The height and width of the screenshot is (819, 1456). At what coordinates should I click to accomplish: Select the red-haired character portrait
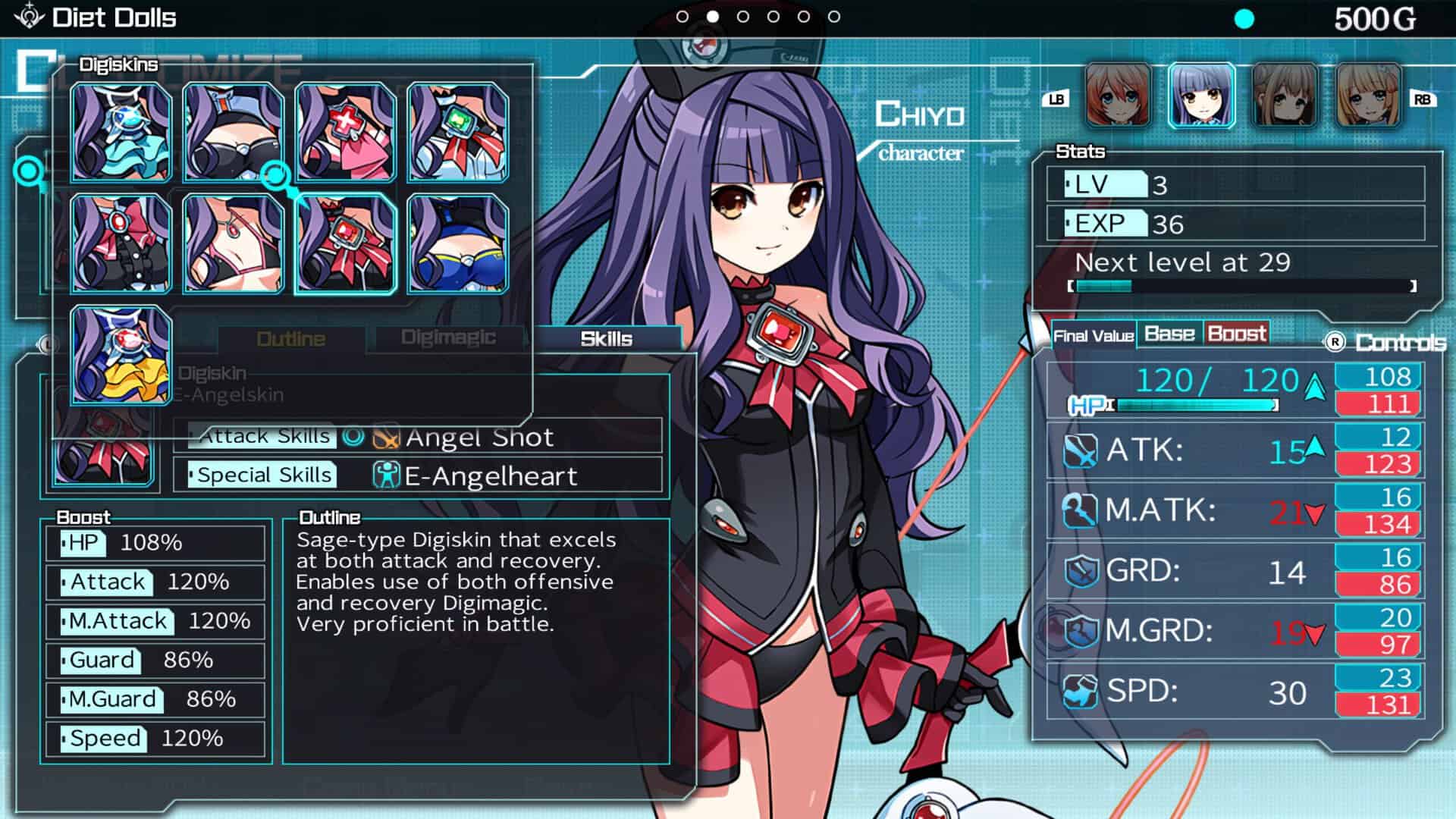coord(1118,96)
